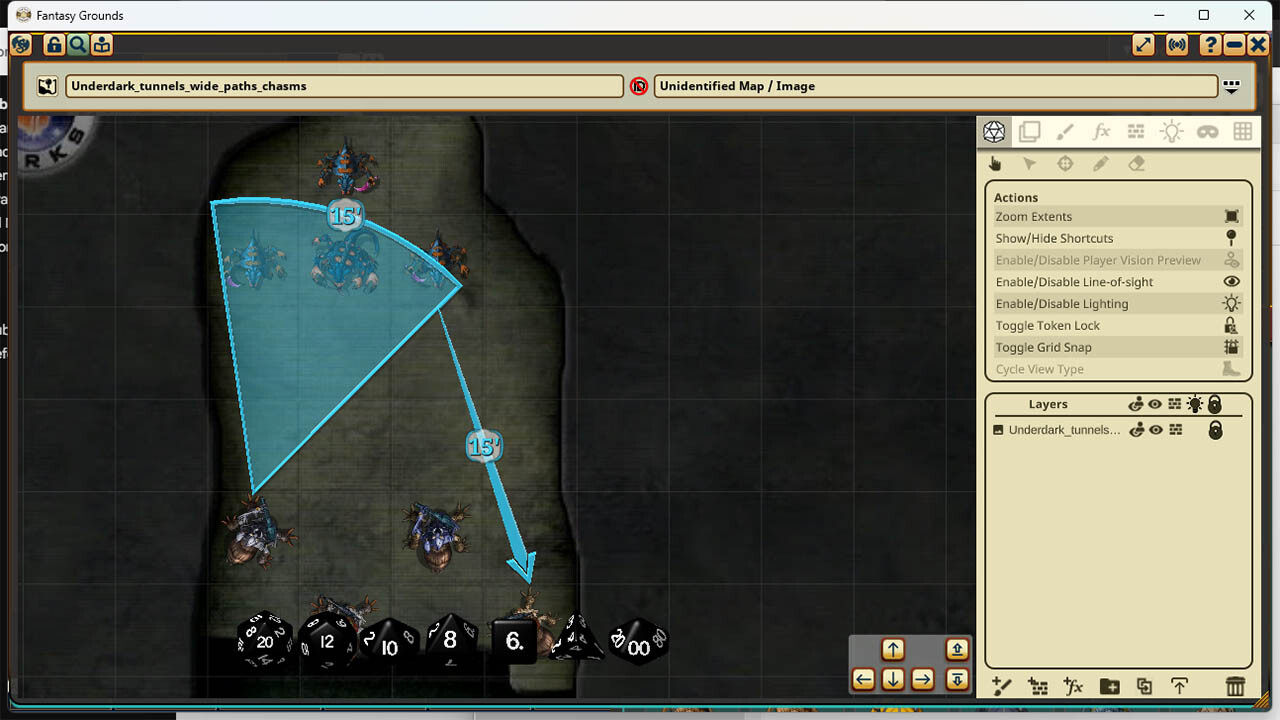Select the eraser tool
Image resolution: width=1280 pixels, height=720 pixels.
1136,163
